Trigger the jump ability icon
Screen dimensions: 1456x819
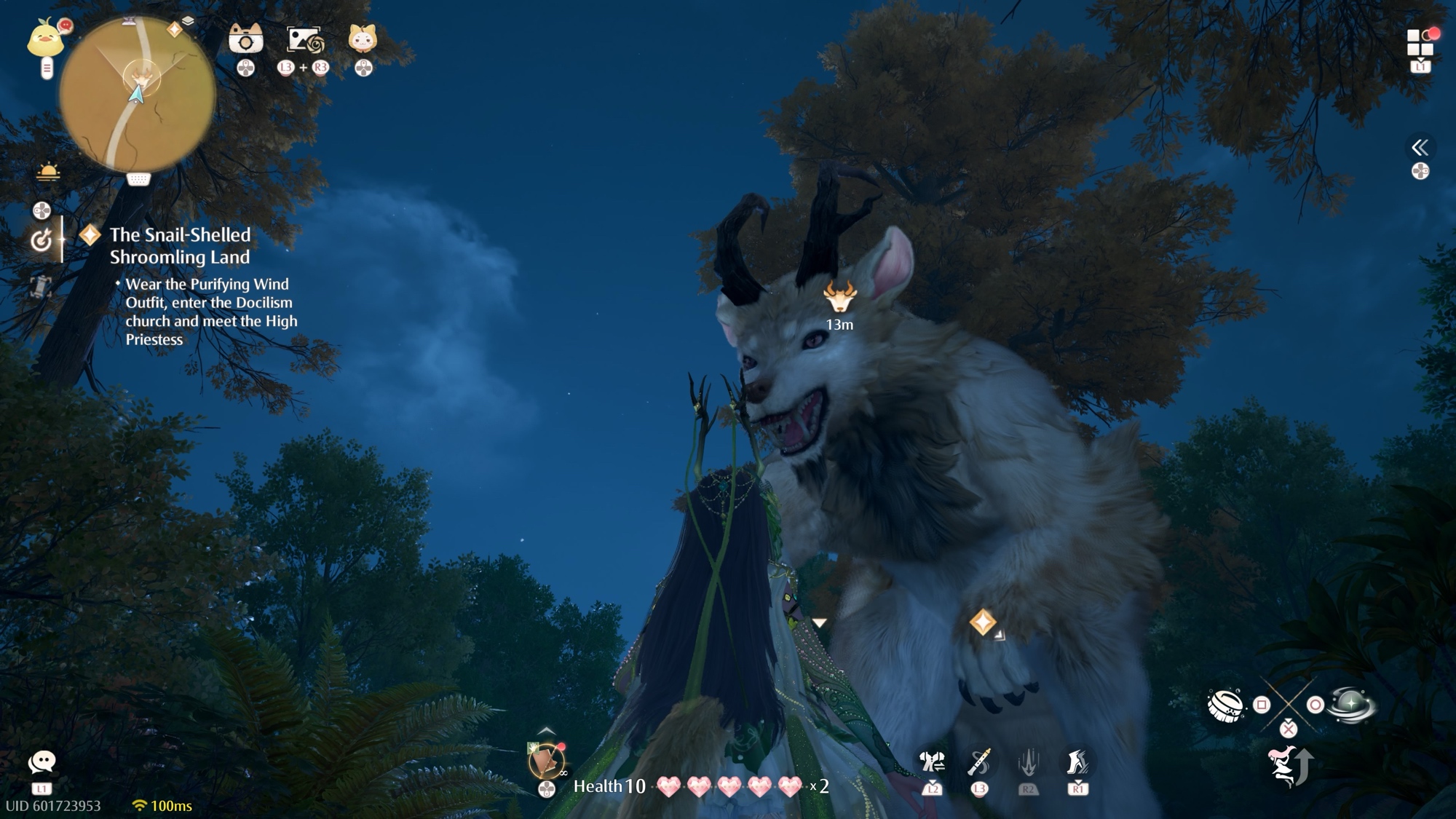1289,766
